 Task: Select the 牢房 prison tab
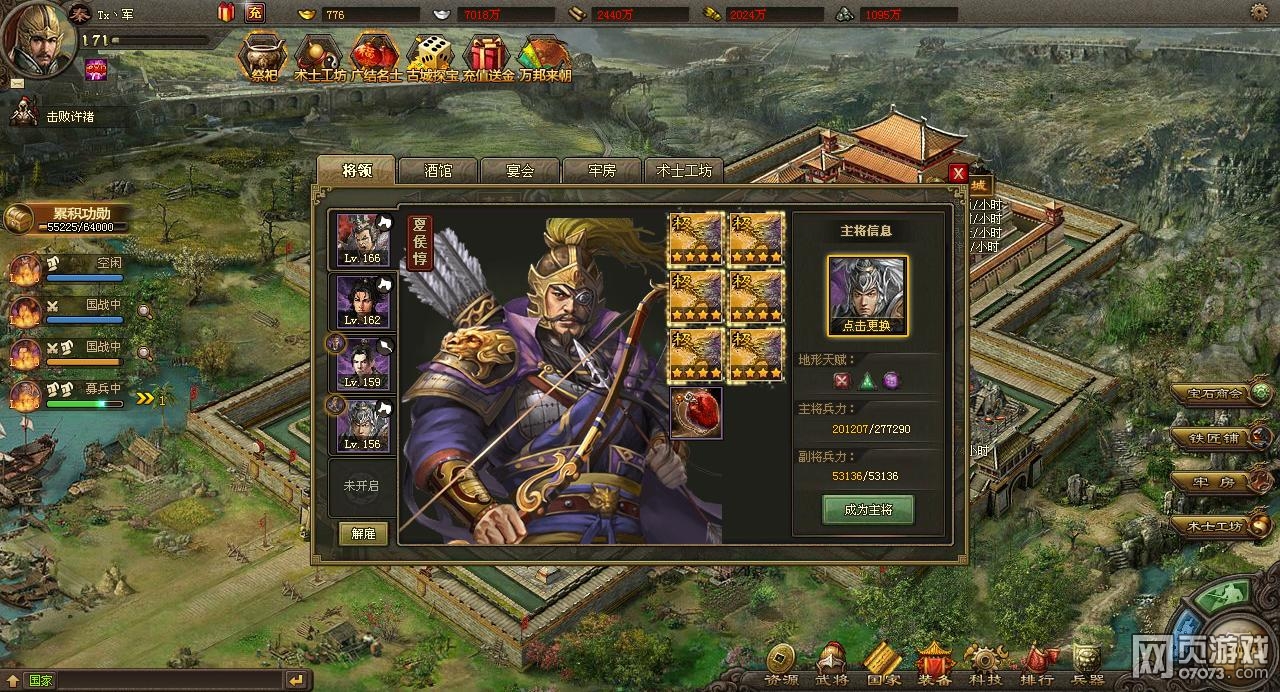[x=601, y=171]
